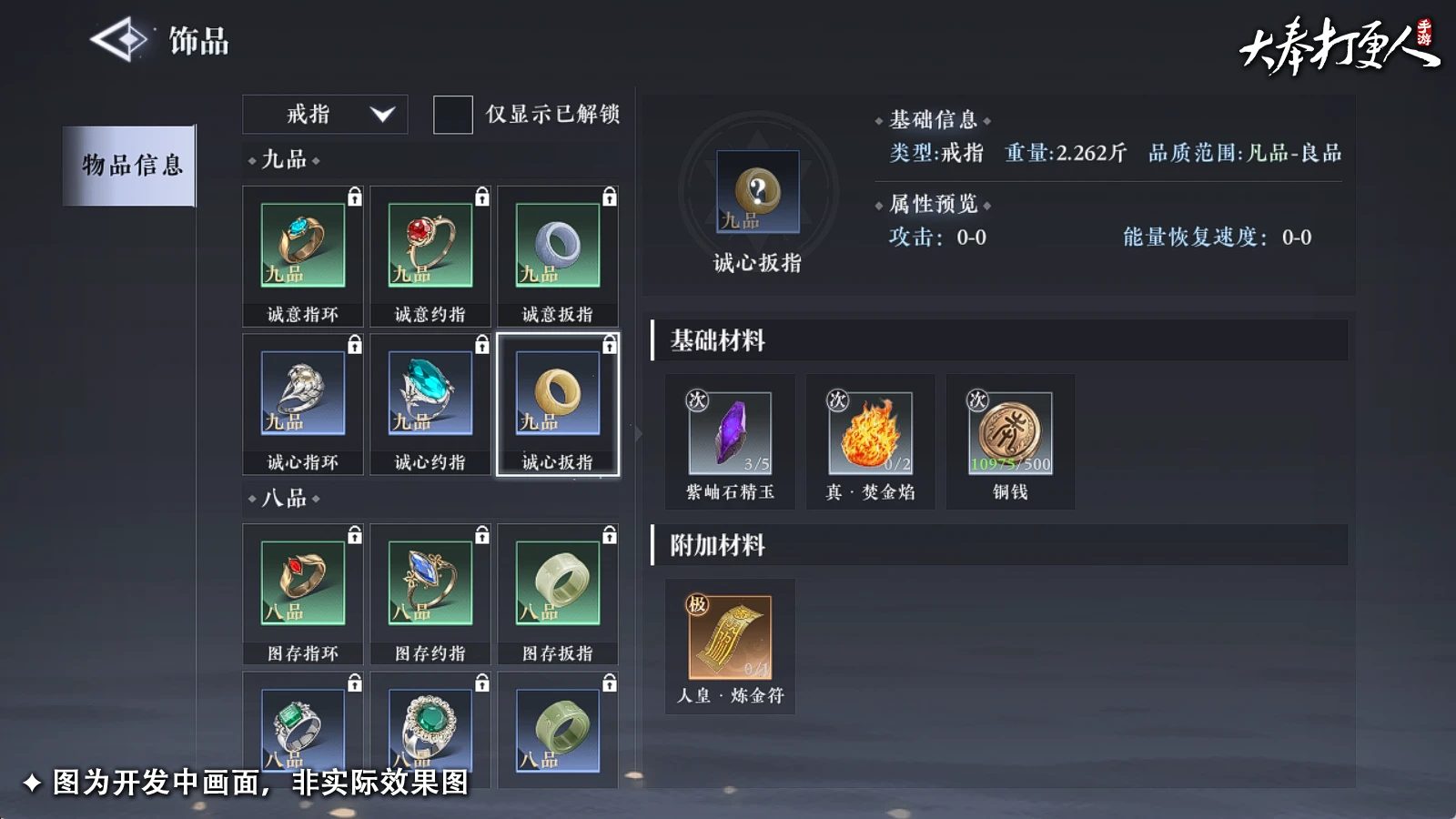Image resolution: width=1456 pixels, height=819 pixels.
Task: Click the lock toggle on 诚心约指
Action: (482, 343)
